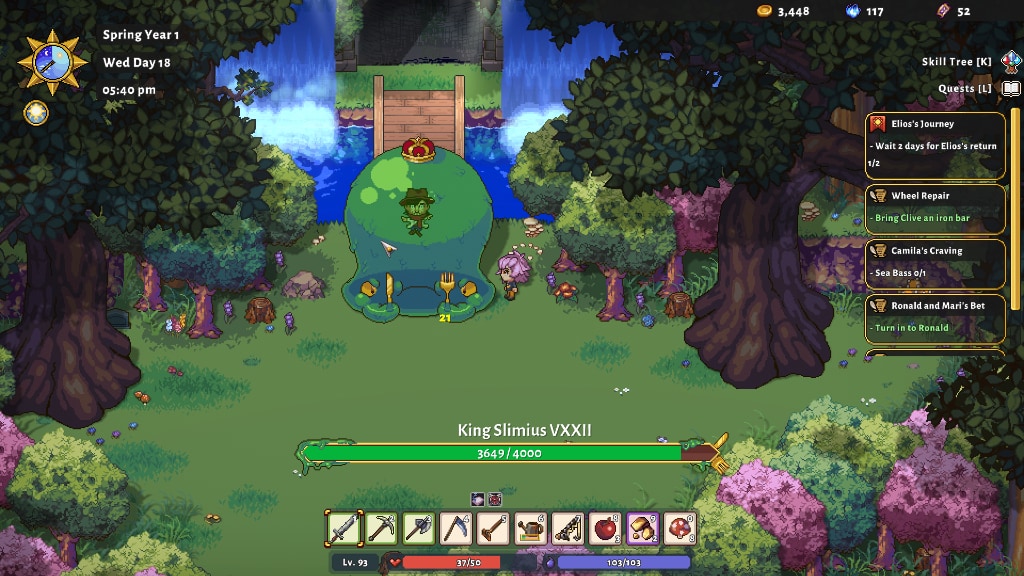Choose the gold ore hotbar slot
The image size is (1024, 576).
point(643,527)
